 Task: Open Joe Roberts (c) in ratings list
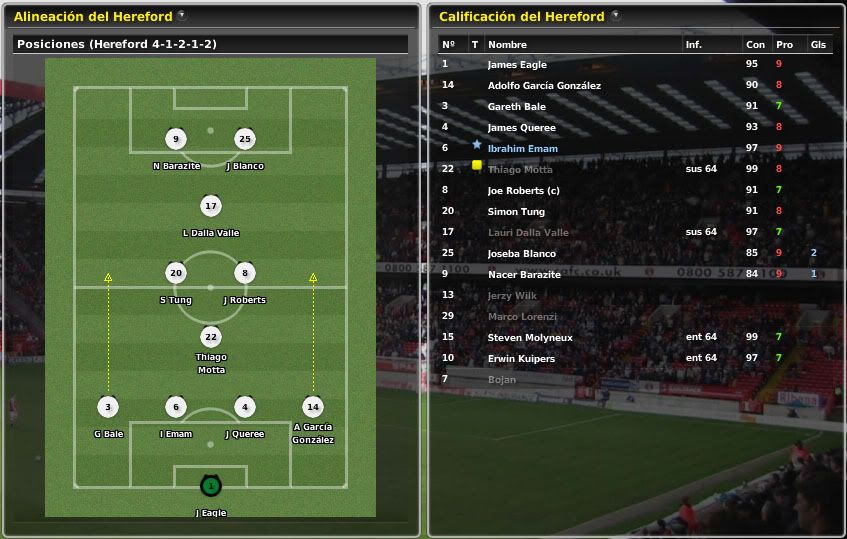tap(523, 191)
